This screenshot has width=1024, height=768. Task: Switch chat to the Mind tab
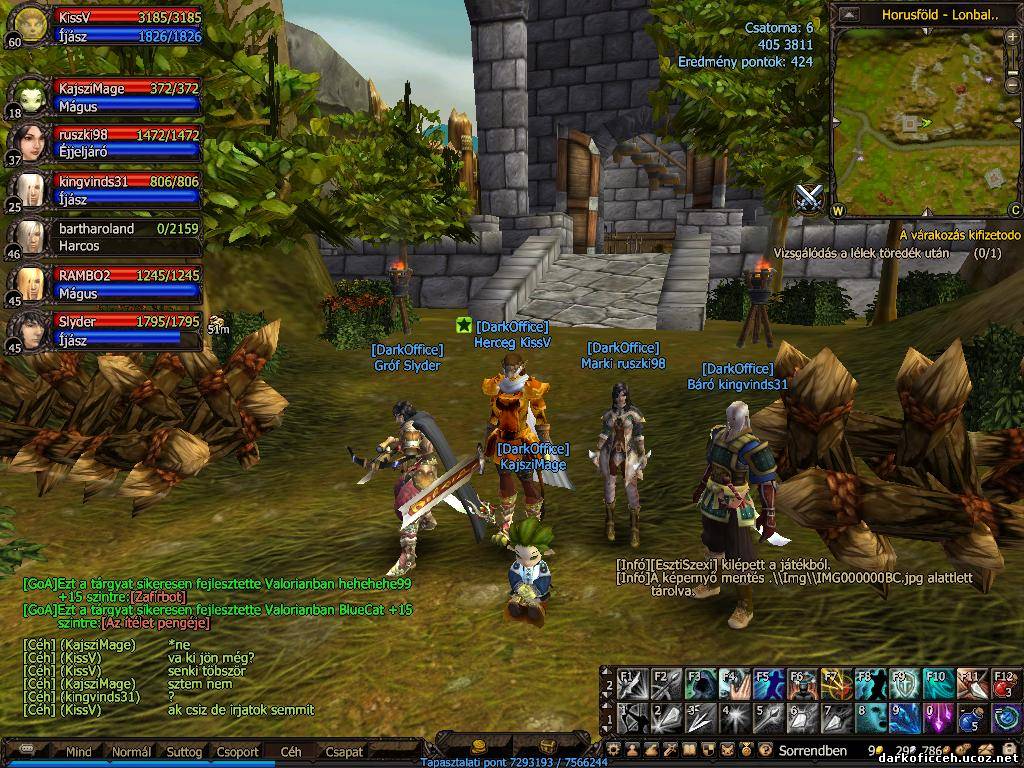[78, 751]
